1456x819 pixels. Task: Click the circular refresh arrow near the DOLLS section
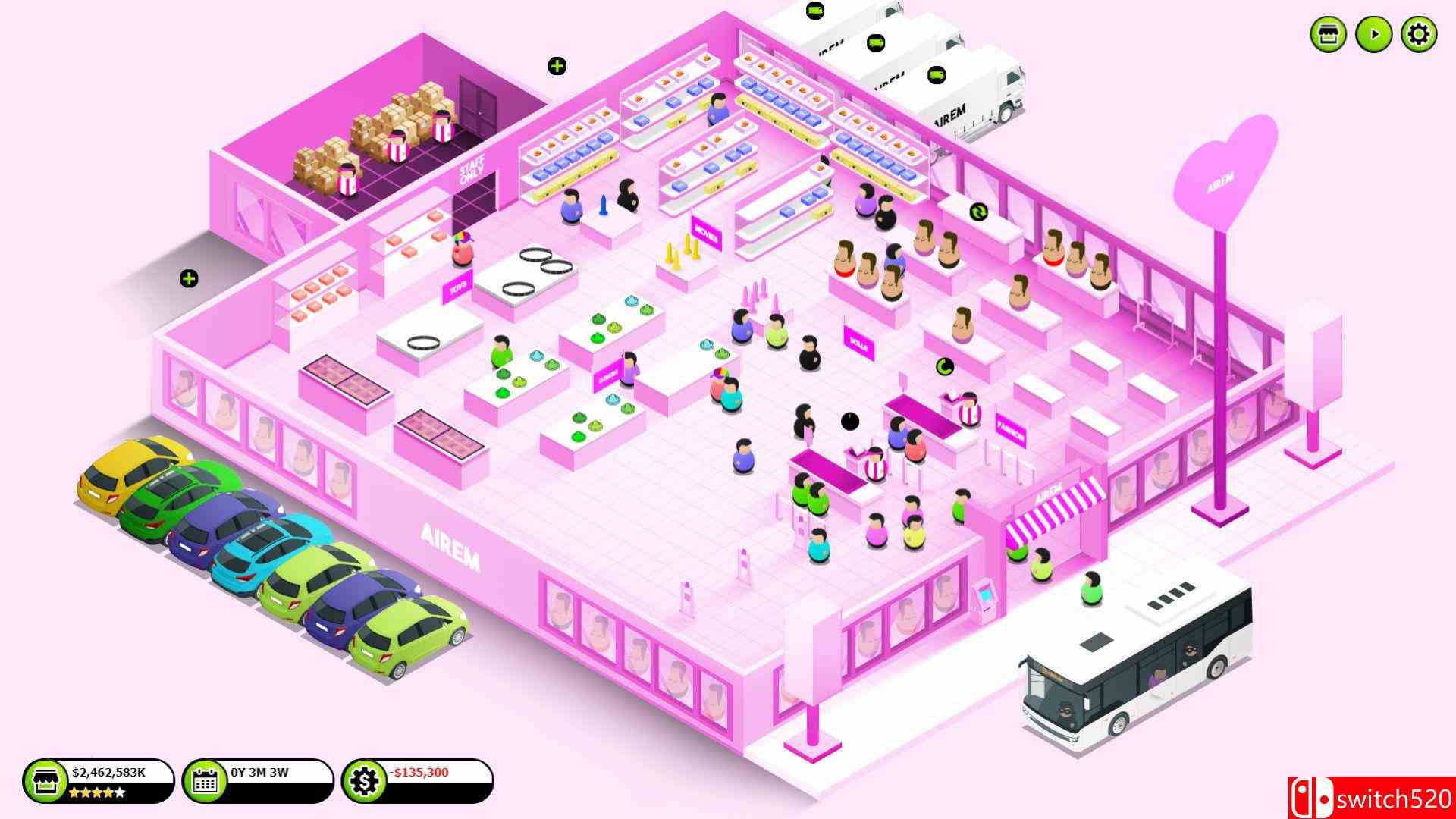point(943,367)
